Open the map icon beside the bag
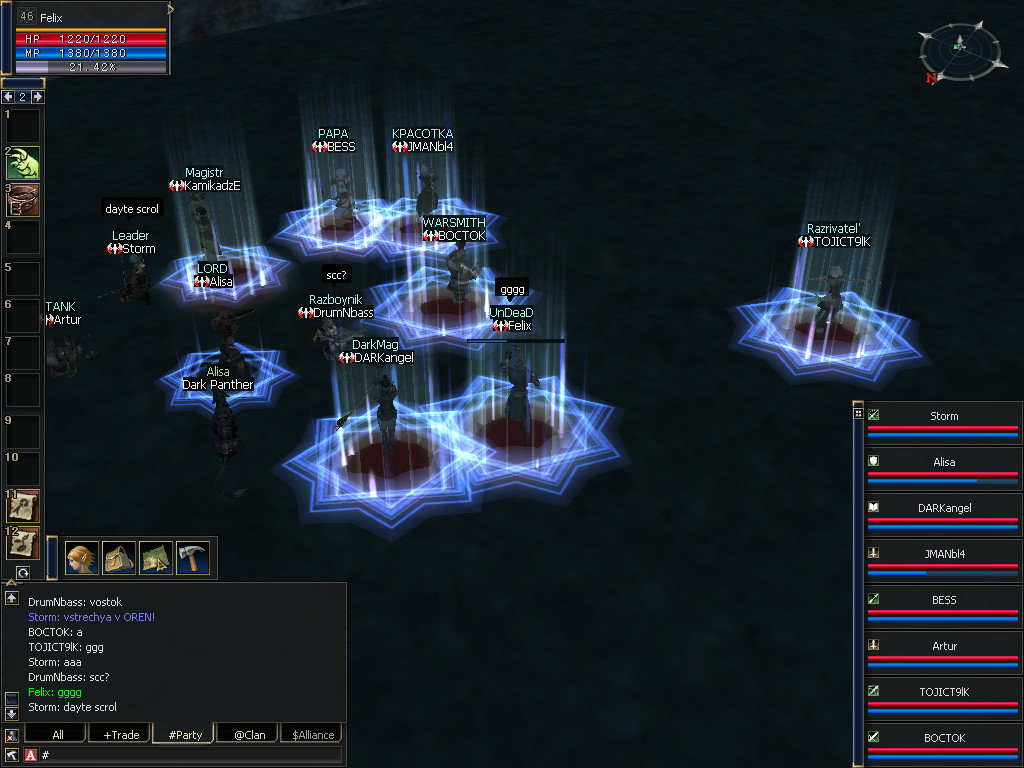1024x768 pixels. click(x=156, y=557)
